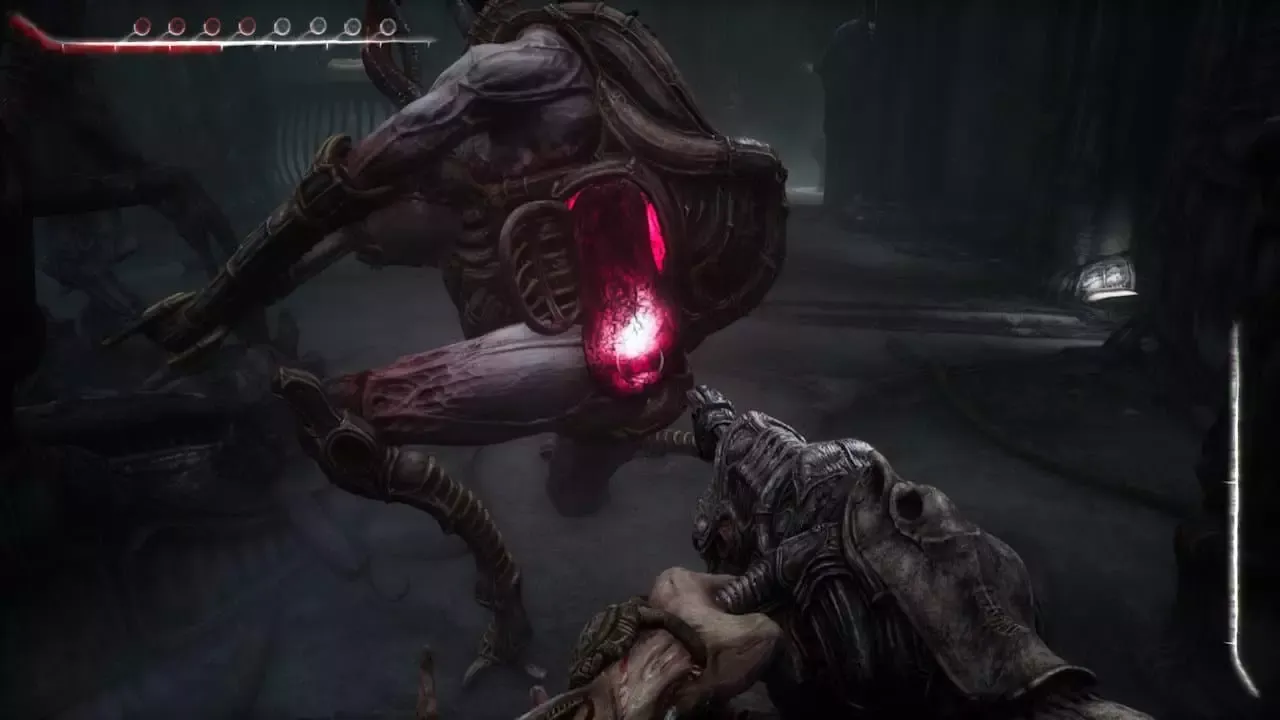Select the fourth red ammo pip
The height and width of the screenshot is (720, 1280).
click(246, 24)
